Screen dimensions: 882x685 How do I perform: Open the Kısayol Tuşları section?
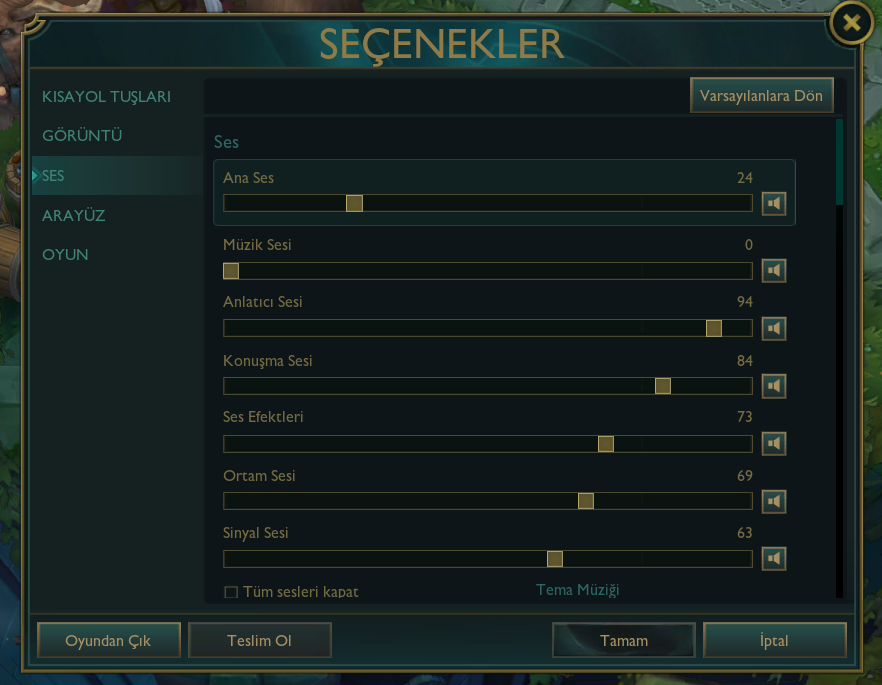[106, 97]
